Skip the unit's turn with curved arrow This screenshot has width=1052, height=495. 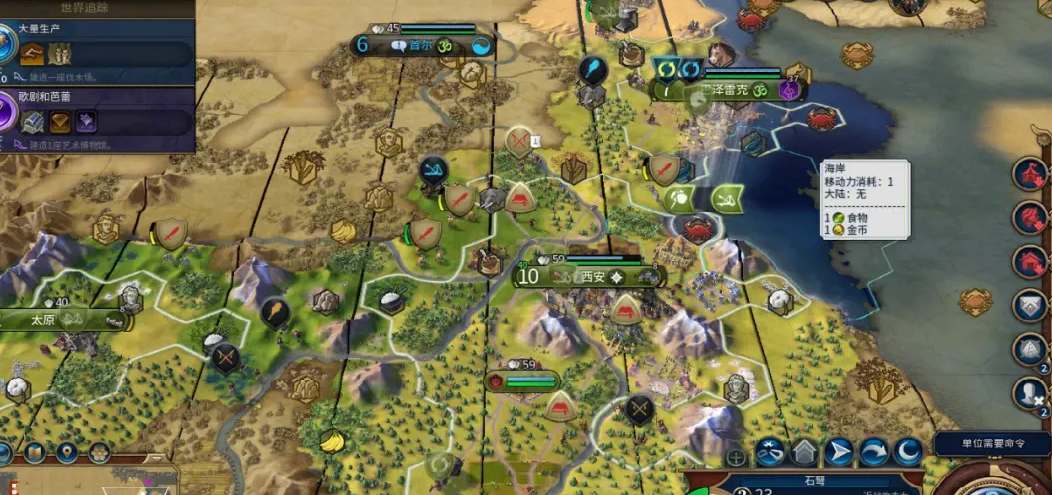[x=874, y=453]
